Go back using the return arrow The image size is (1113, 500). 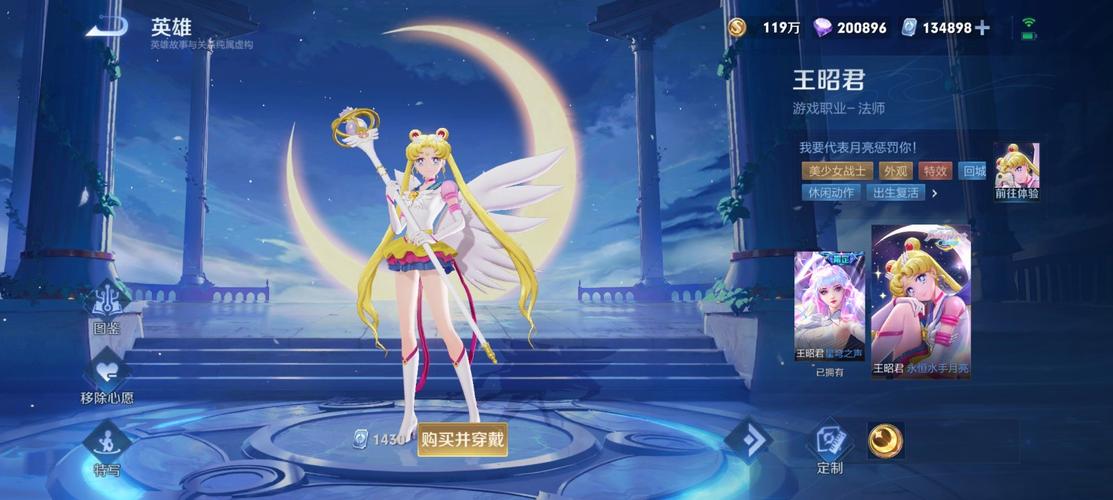click(x=106, y=27)
